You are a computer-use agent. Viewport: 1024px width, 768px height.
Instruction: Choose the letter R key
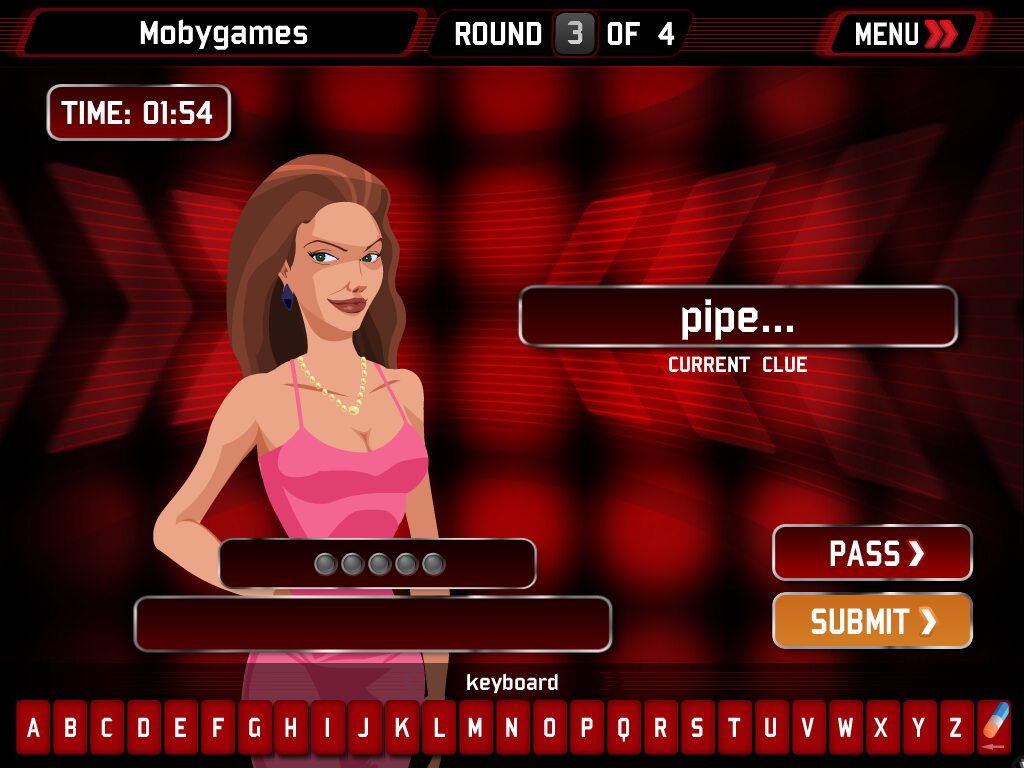pyautogui.click(x=660, y=728)
